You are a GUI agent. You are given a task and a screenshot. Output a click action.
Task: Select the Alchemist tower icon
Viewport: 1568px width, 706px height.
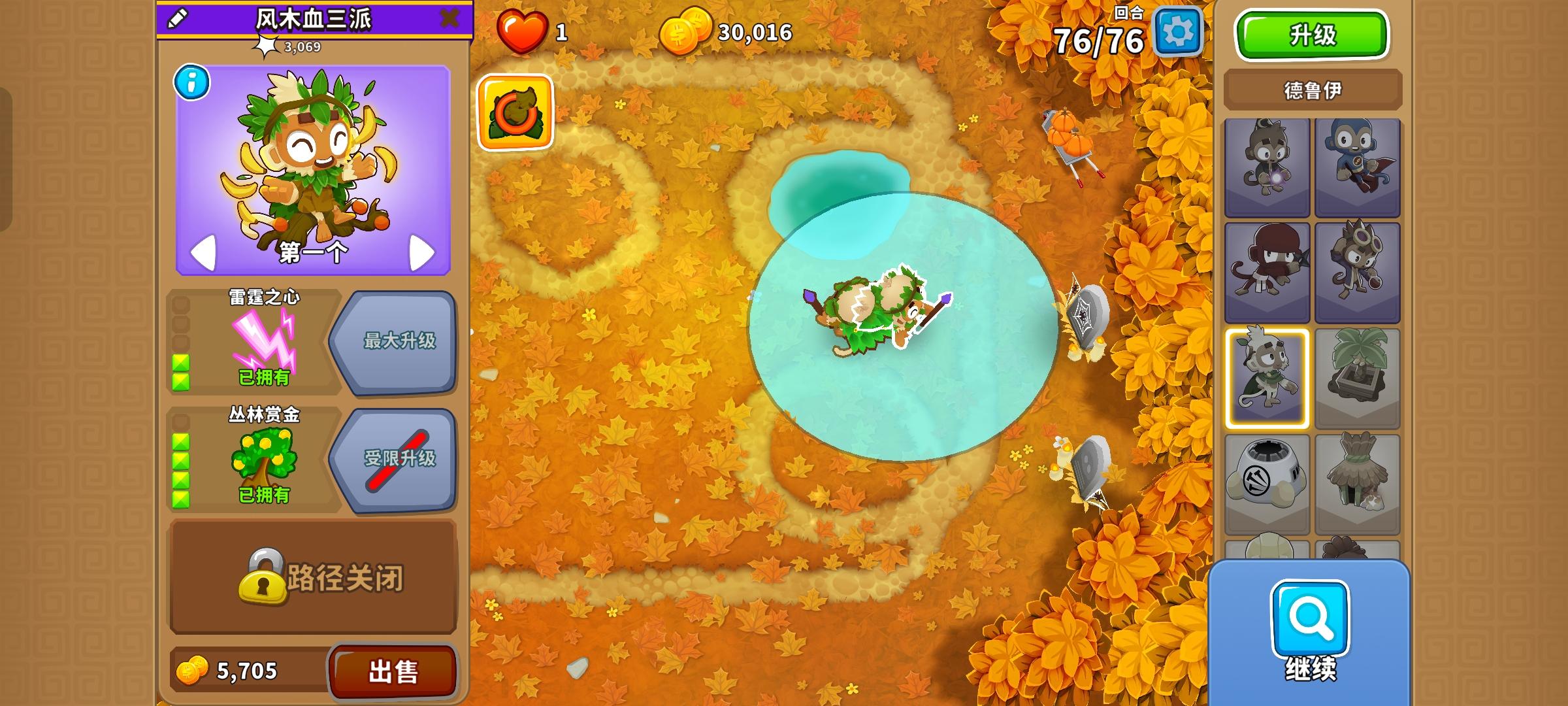point(1359,275)
